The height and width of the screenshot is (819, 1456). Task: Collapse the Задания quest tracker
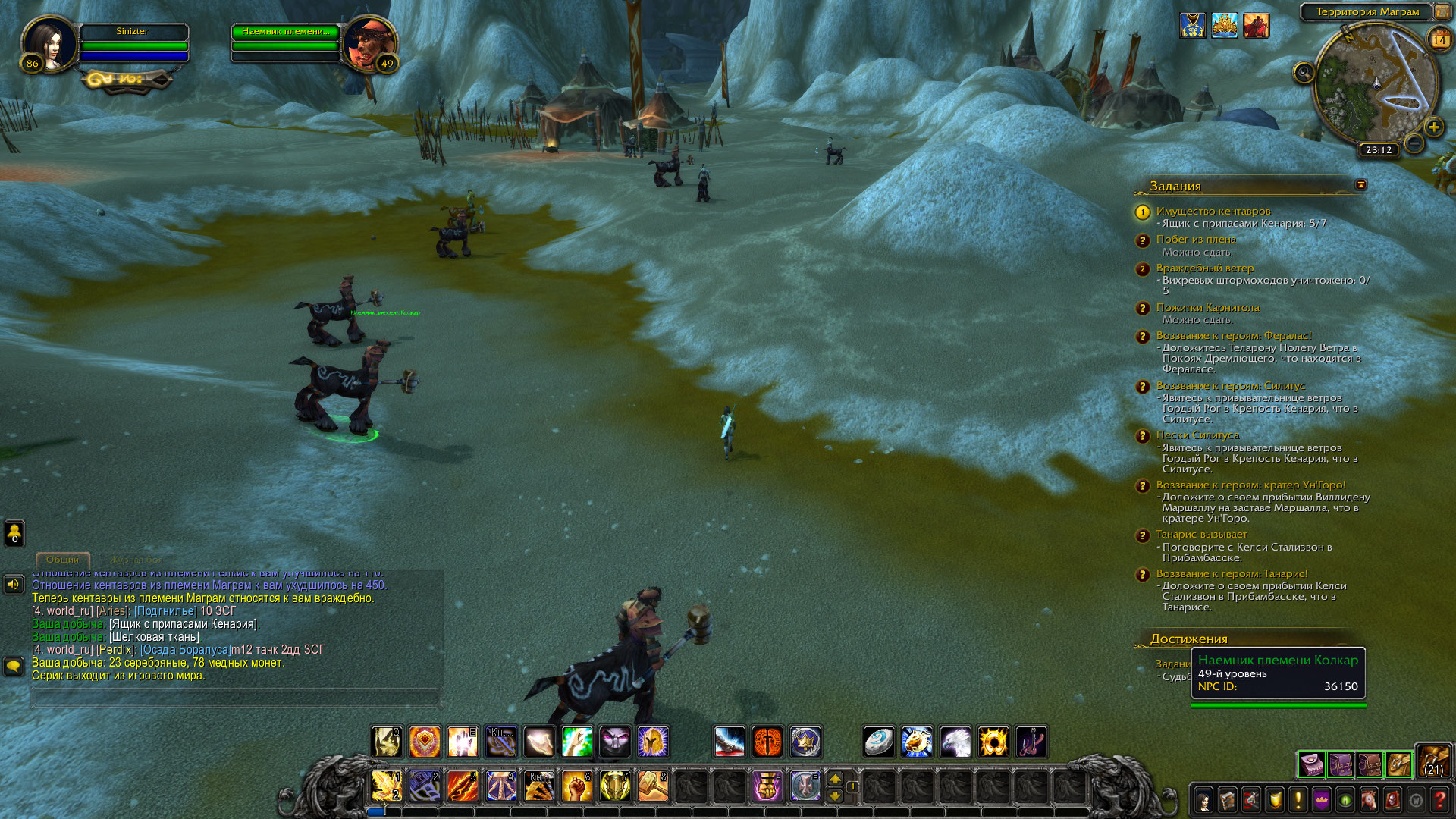coord(1360,185)
